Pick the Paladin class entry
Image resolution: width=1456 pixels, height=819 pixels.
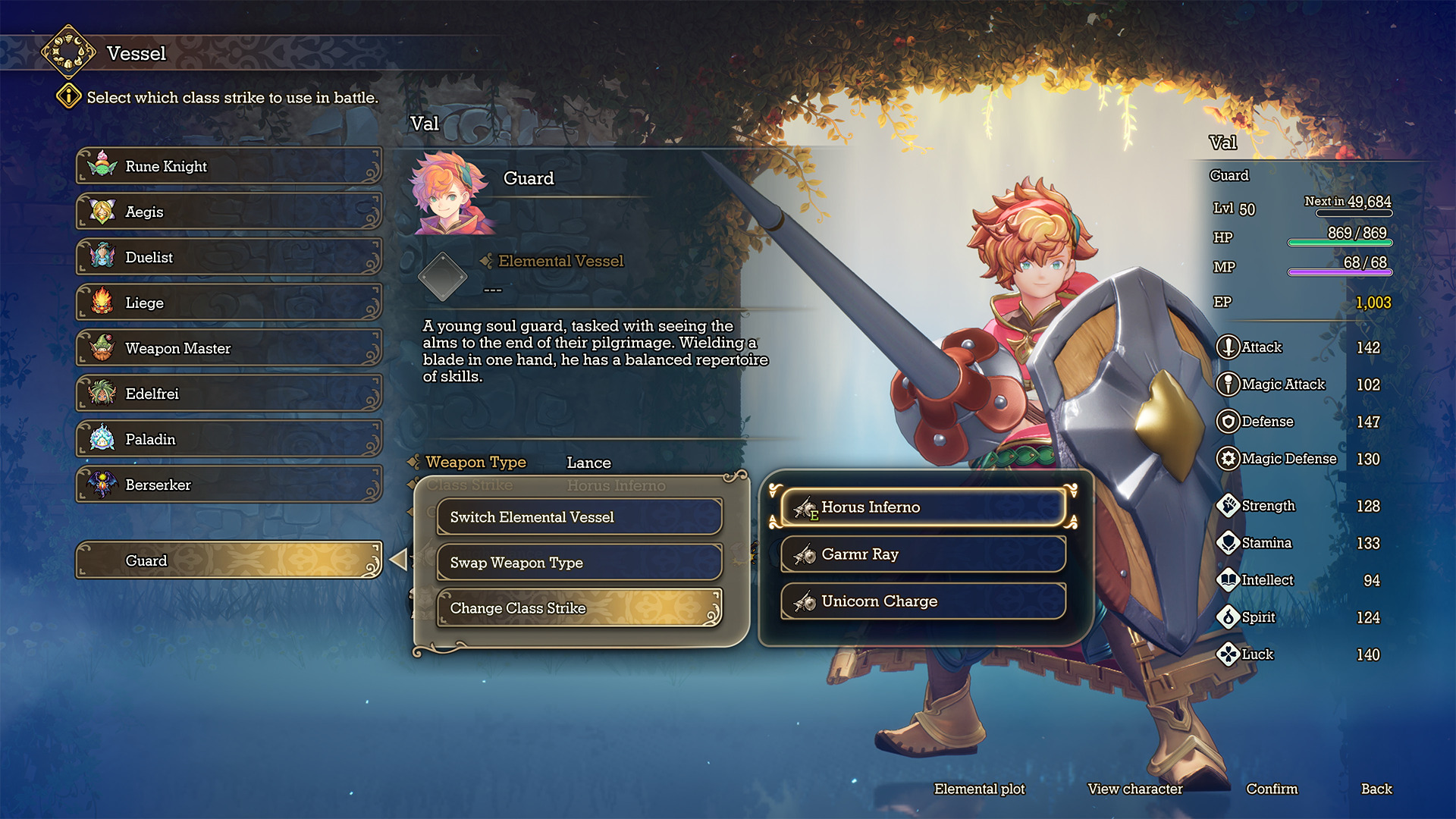228,439
